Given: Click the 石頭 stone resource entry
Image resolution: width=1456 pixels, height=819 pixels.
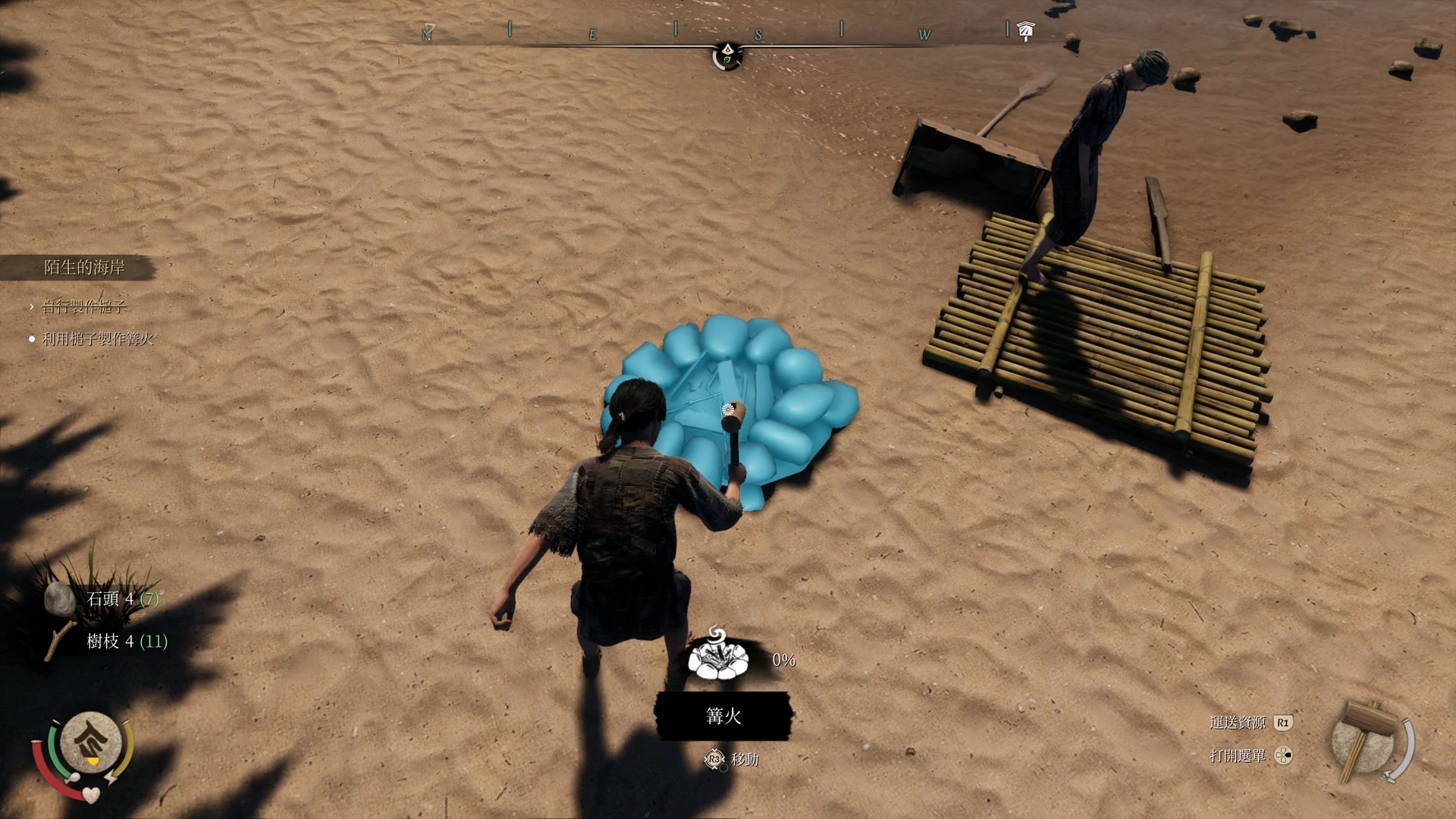Looking at the screenshot, I should point(105,599).
